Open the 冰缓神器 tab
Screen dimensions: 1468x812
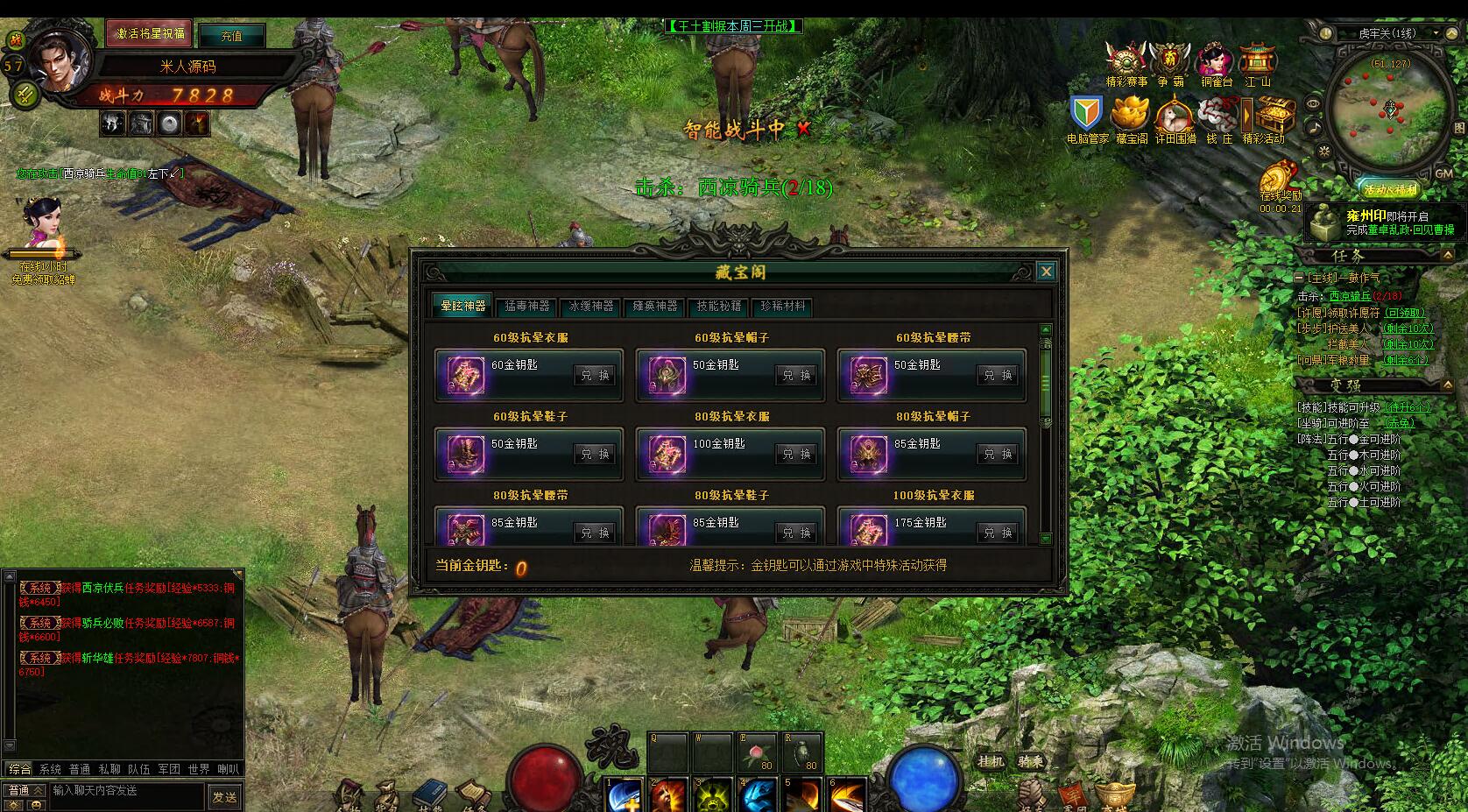coord(591,306)
